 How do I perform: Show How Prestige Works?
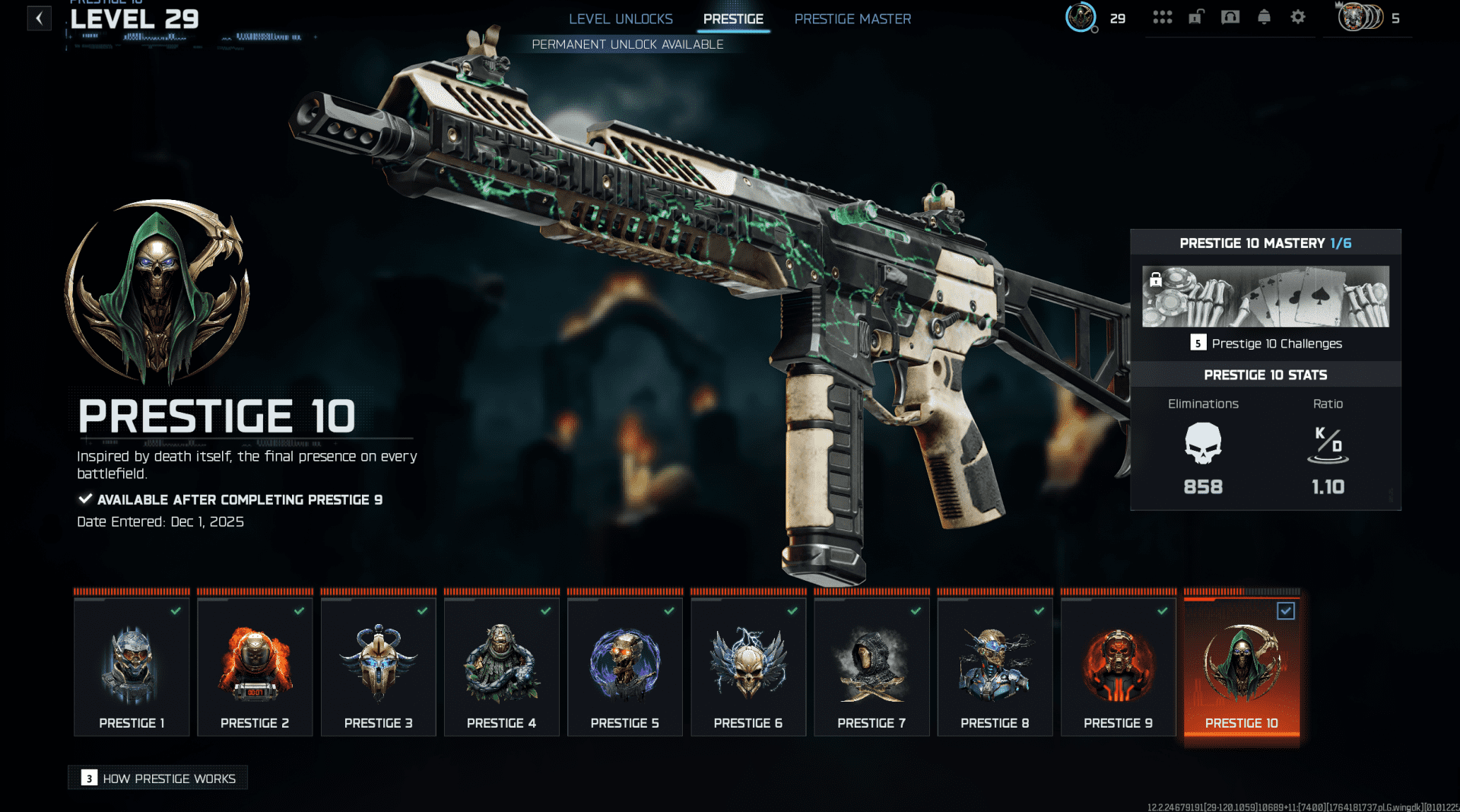[158, 778]
